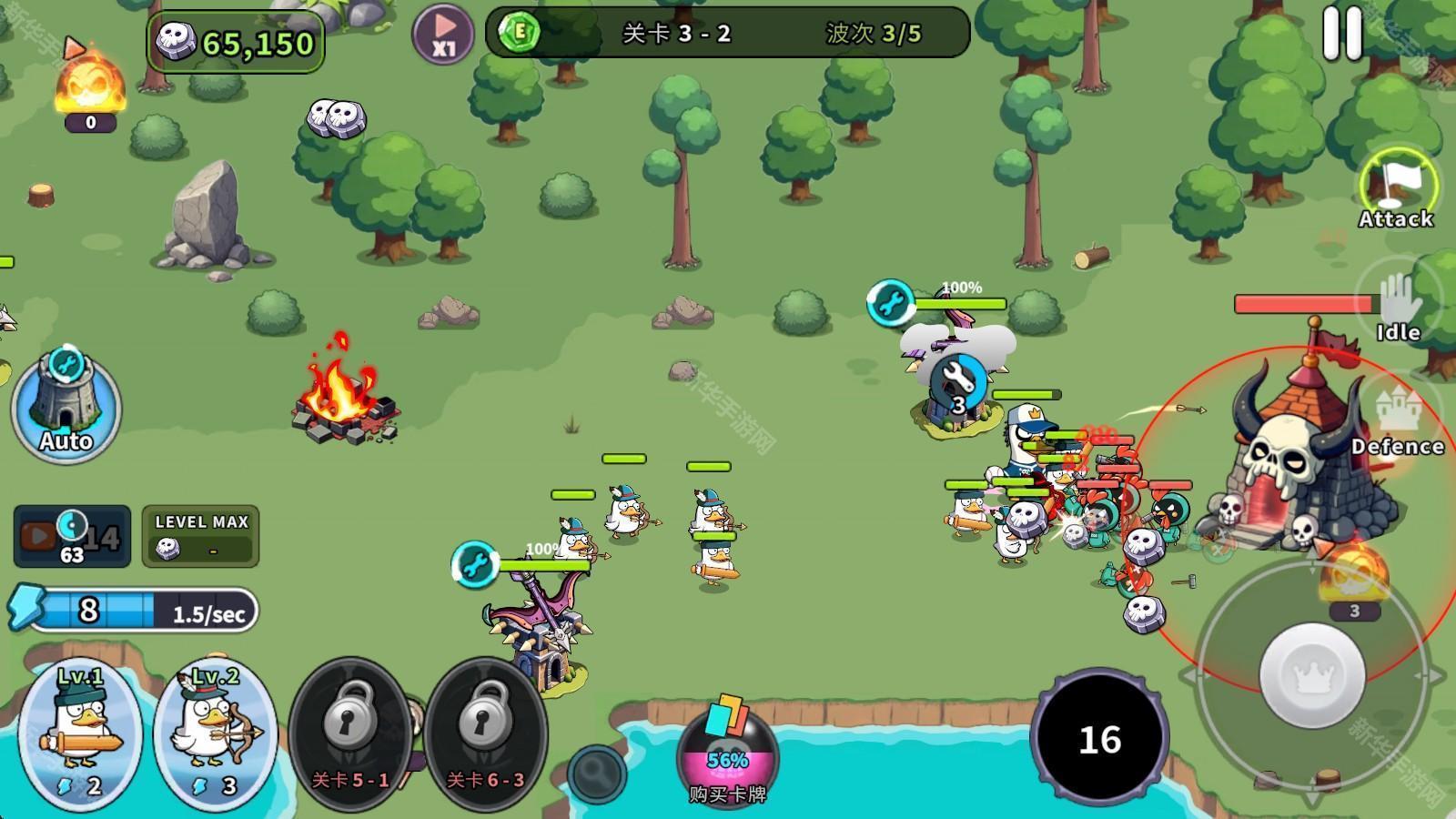1456x819 pixels.
Task: Toggle the Auto tower button
Action: [x=66, y=407]
